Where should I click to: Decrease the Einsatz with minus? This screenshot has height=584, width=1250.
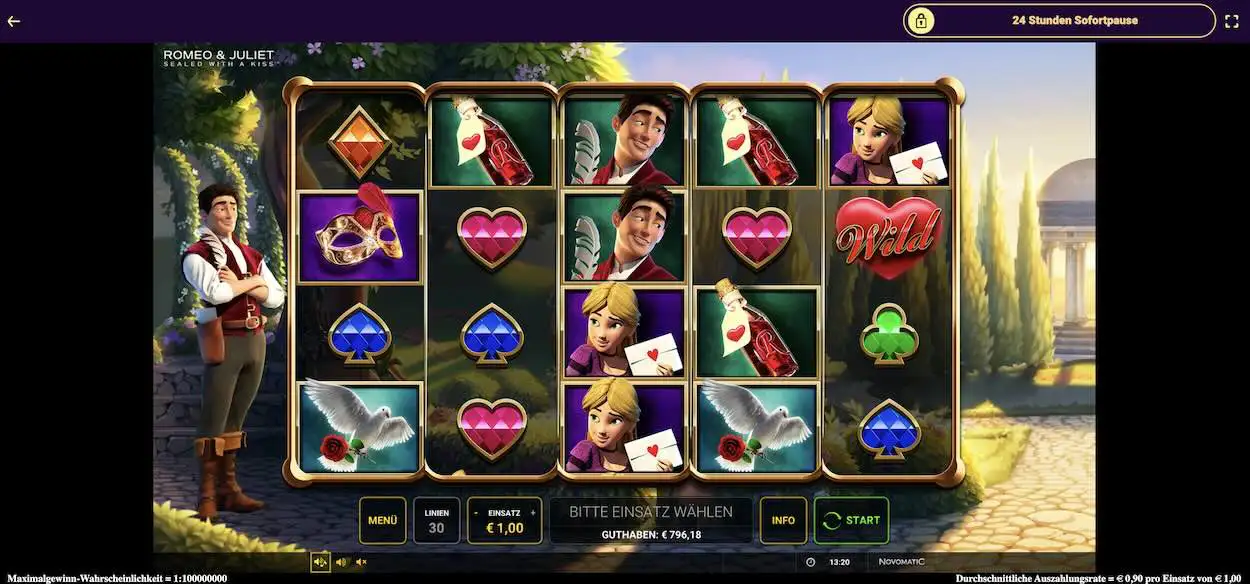point(476,512)
